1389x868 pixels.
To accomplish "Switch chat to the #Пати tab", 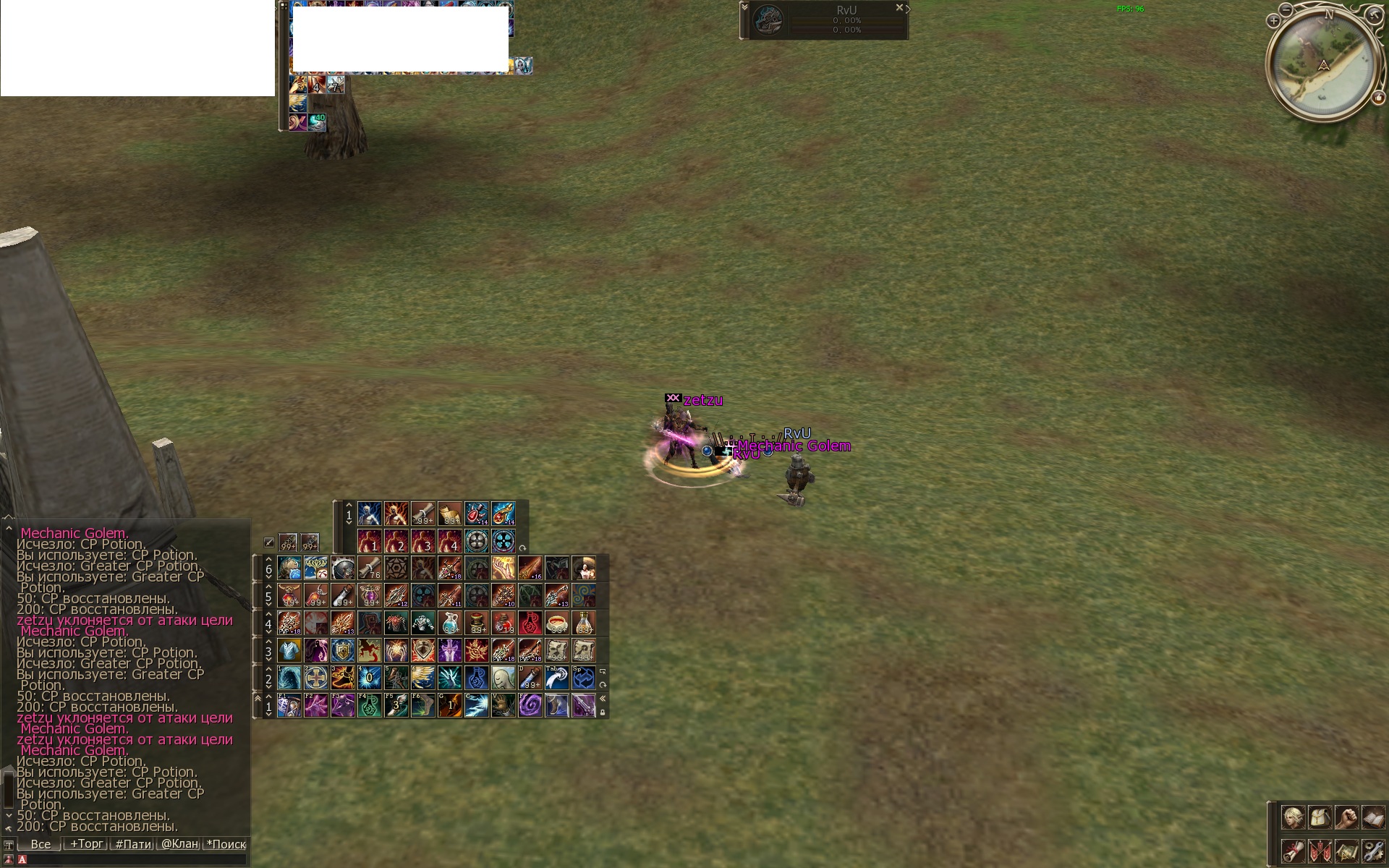I will (133, 843).
